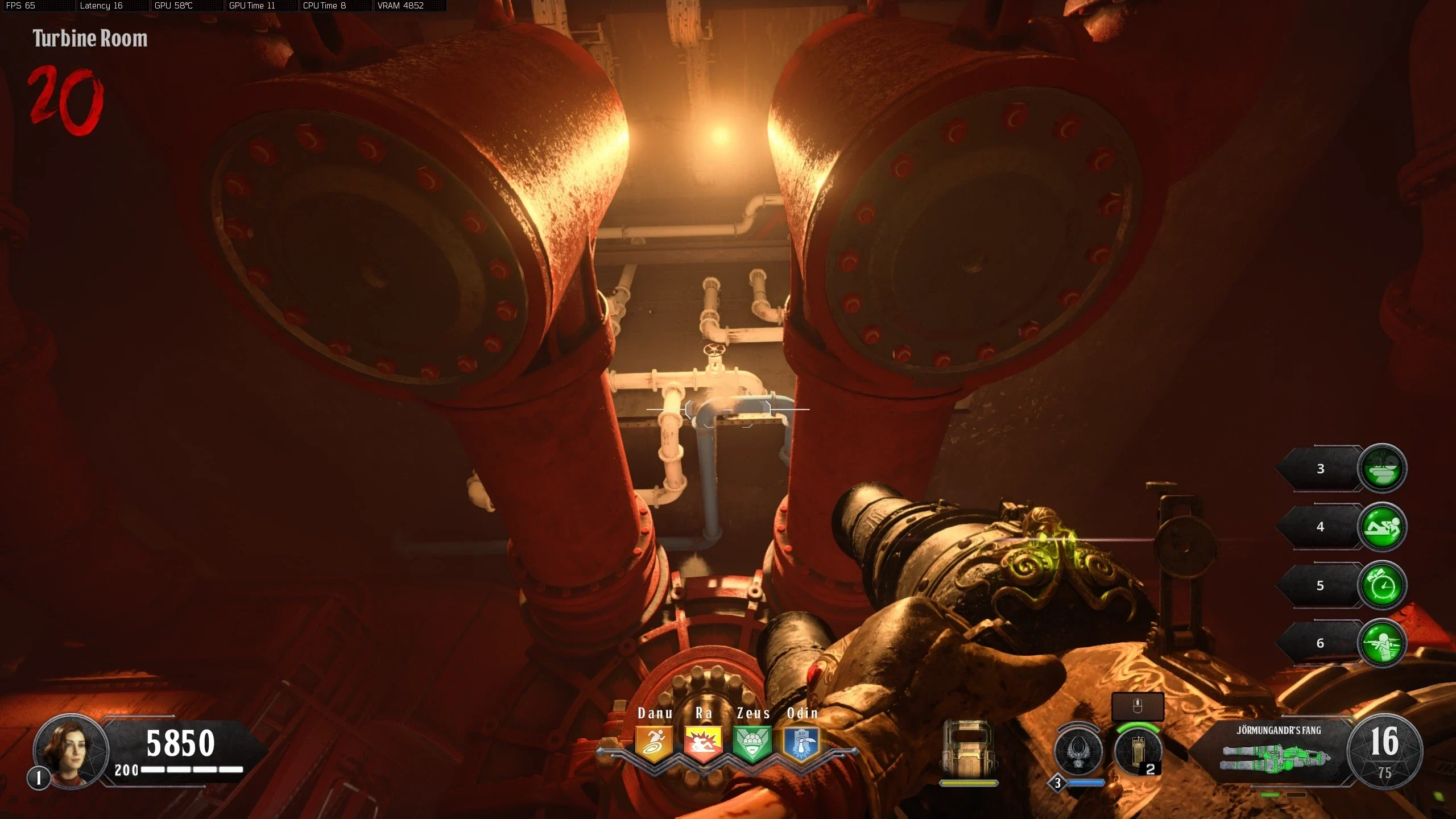Click the Jörmungandr's Fang weapon icon
Viewport: 1456px width, 819px height.
tap(1277, 756)
